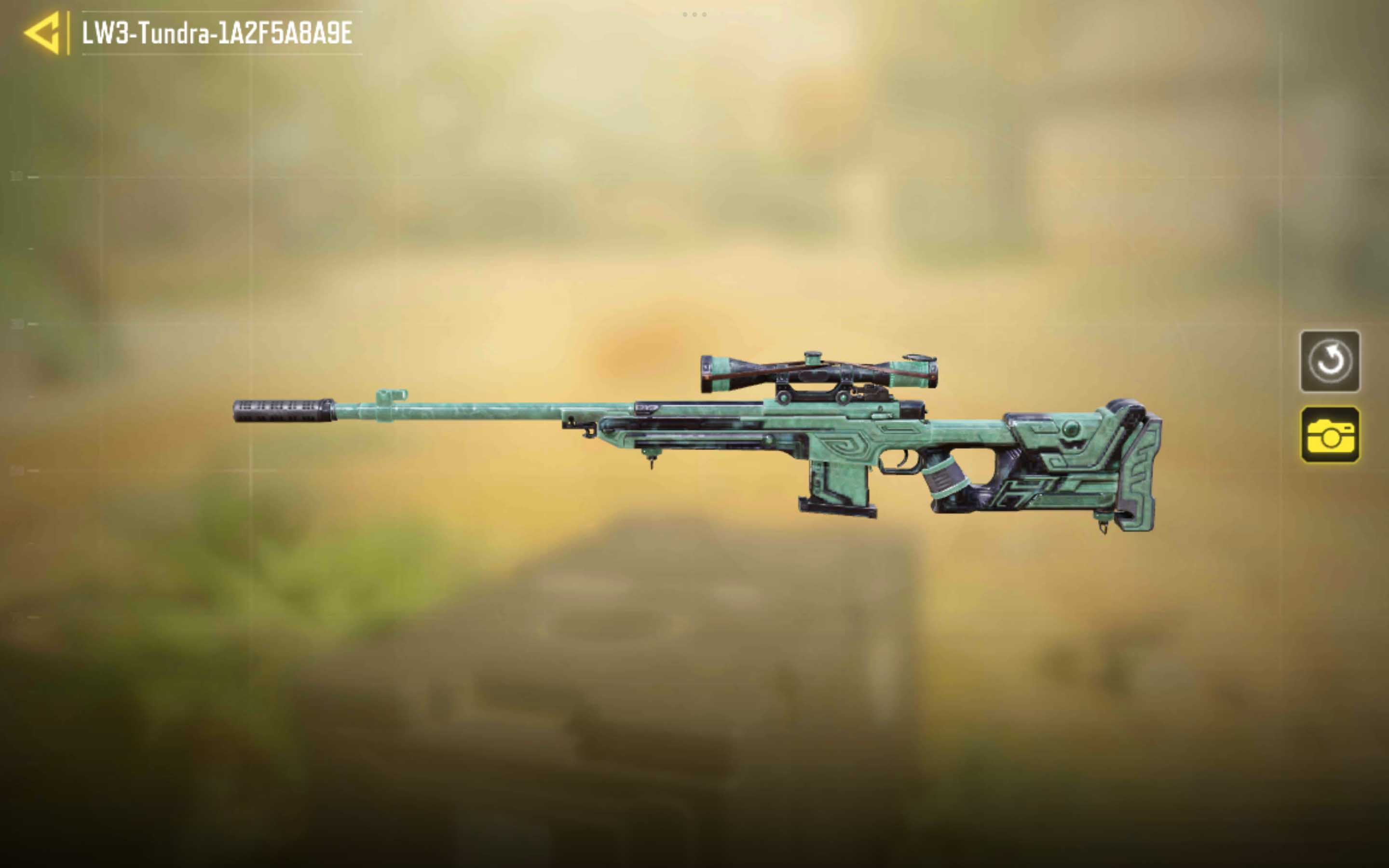Reset the weapon view rotation
Image resolution: width=1389 pixels, height=868 pixels.
[x=1329, y=361]
